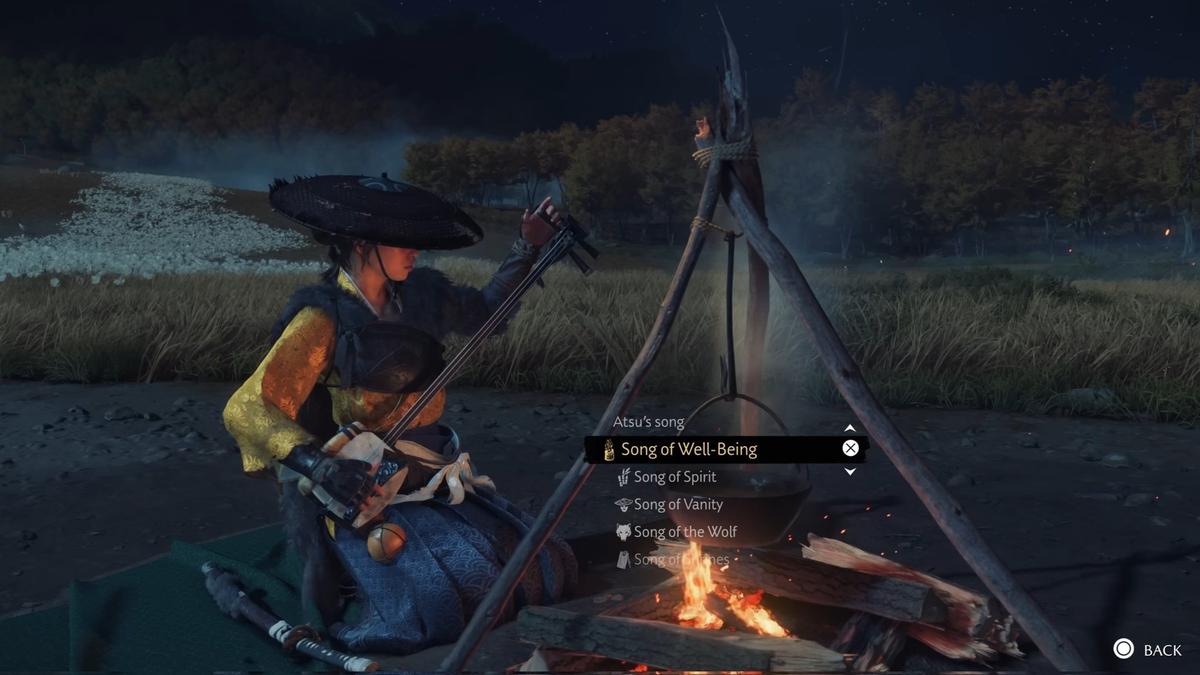
Task: Choose the faded Song of Shrines entry
Action: point(670,560)
